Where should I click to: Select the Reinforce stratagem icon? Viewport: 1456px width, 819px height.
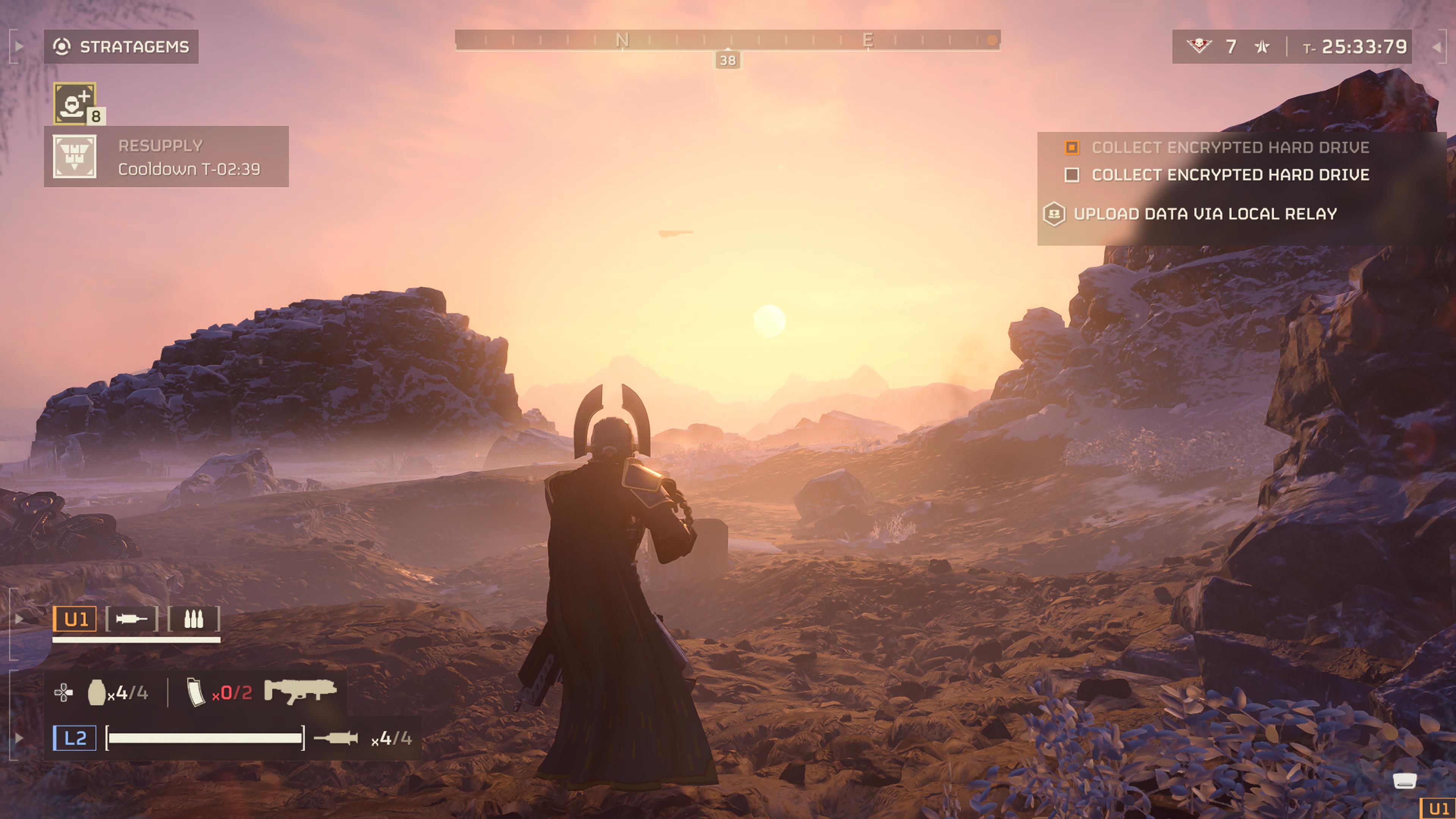tap(75, 103)
